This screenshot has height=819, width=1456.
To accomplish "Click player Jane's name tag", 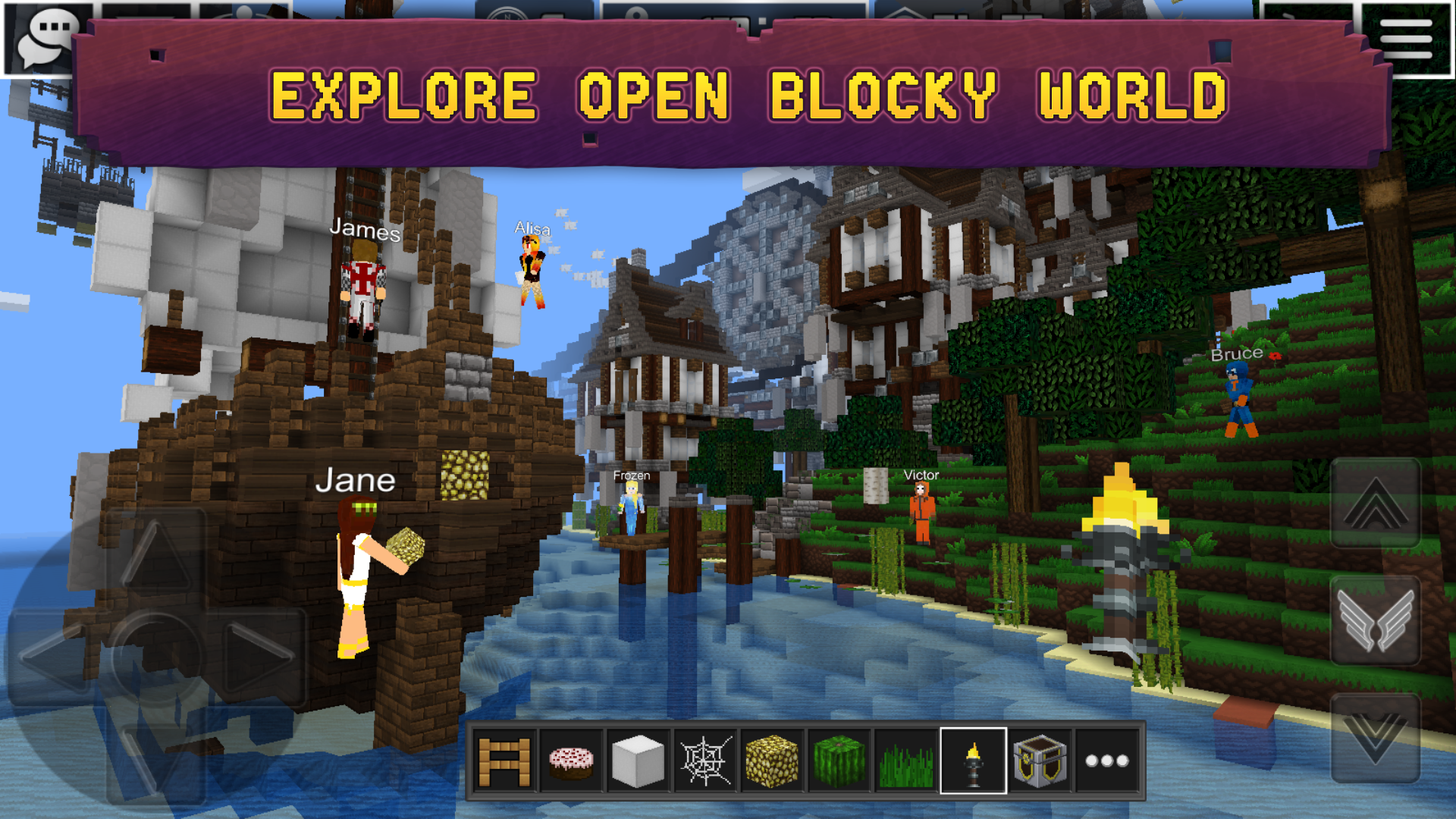I will click(356, 480).
